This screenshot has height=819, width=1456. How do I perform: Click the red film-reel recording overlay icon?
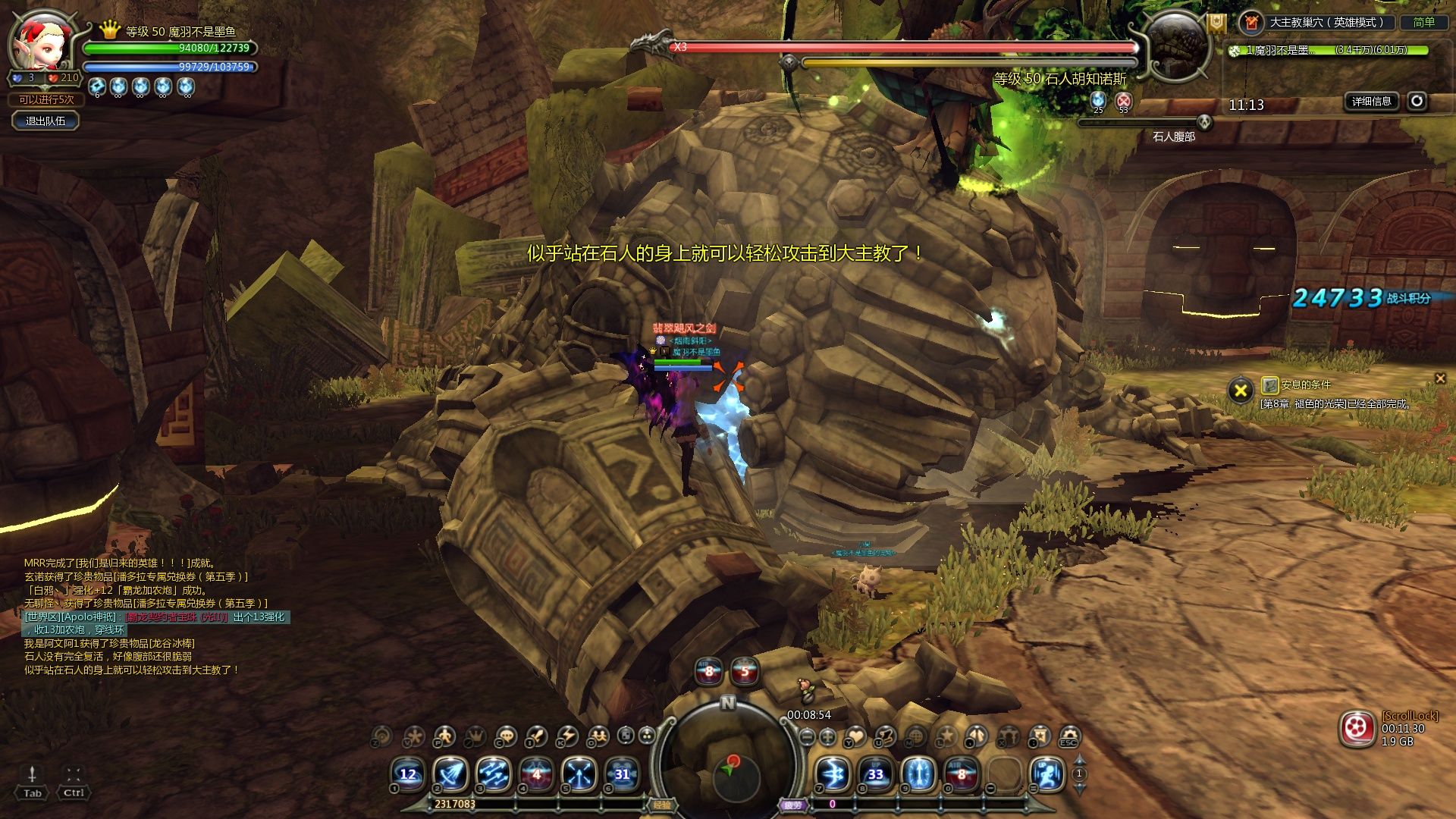pyautogui.click(x=1357, y=729)
